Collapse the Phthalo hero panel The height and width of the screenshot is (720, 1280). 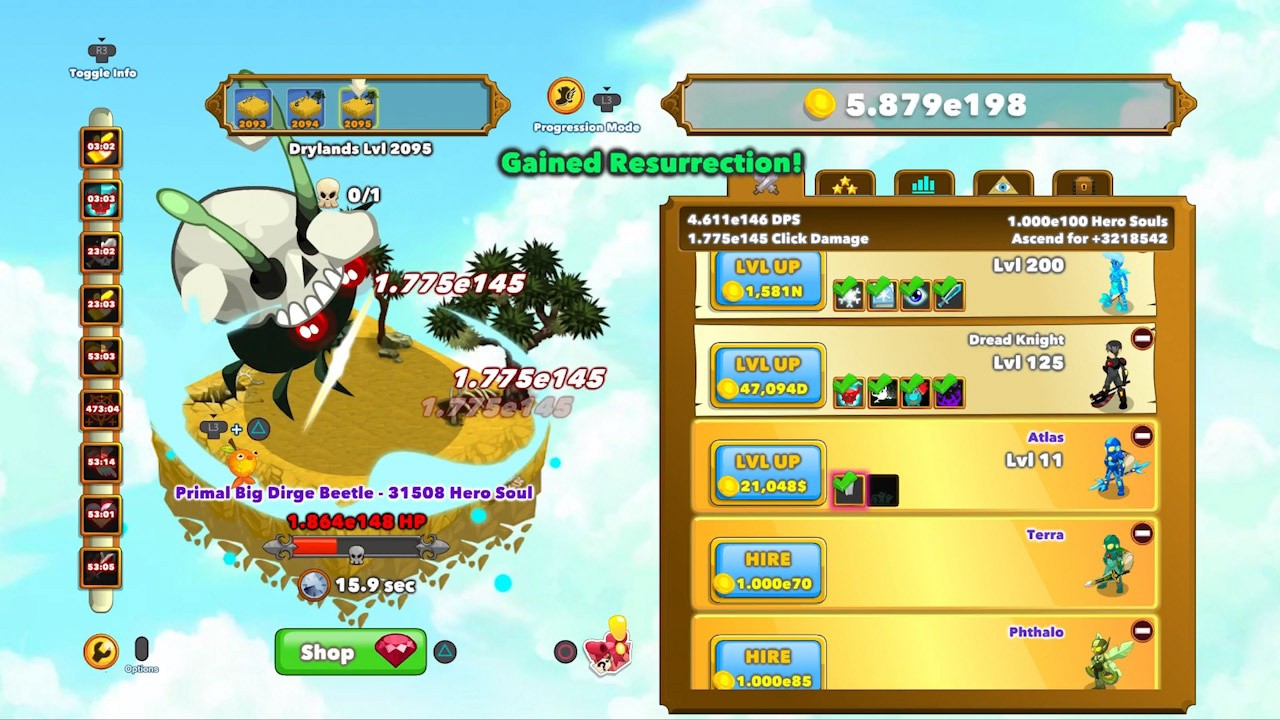click(1141, 631)
